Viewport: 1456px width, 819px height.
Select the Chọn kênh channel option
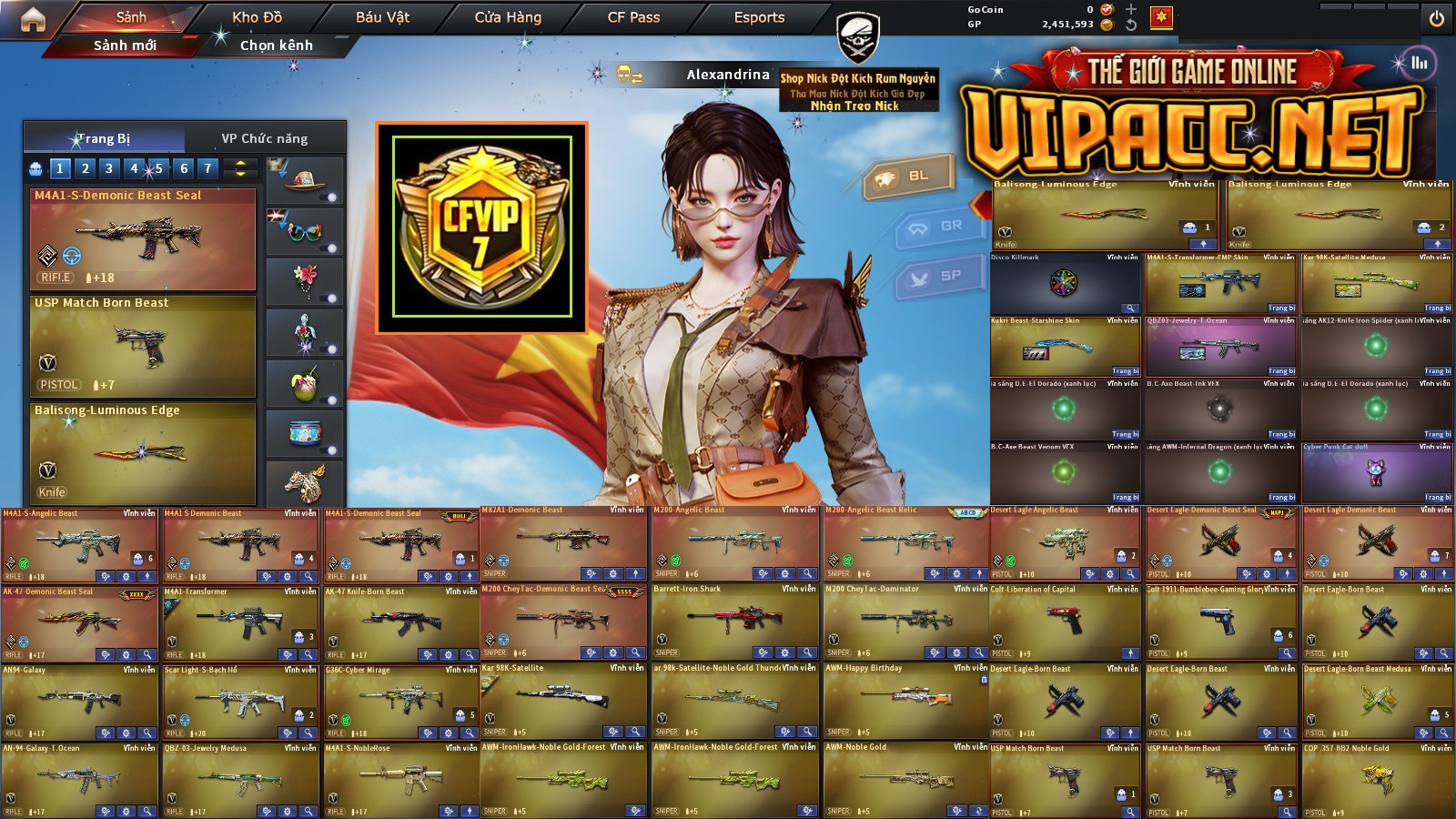click(x=276, y=45)
